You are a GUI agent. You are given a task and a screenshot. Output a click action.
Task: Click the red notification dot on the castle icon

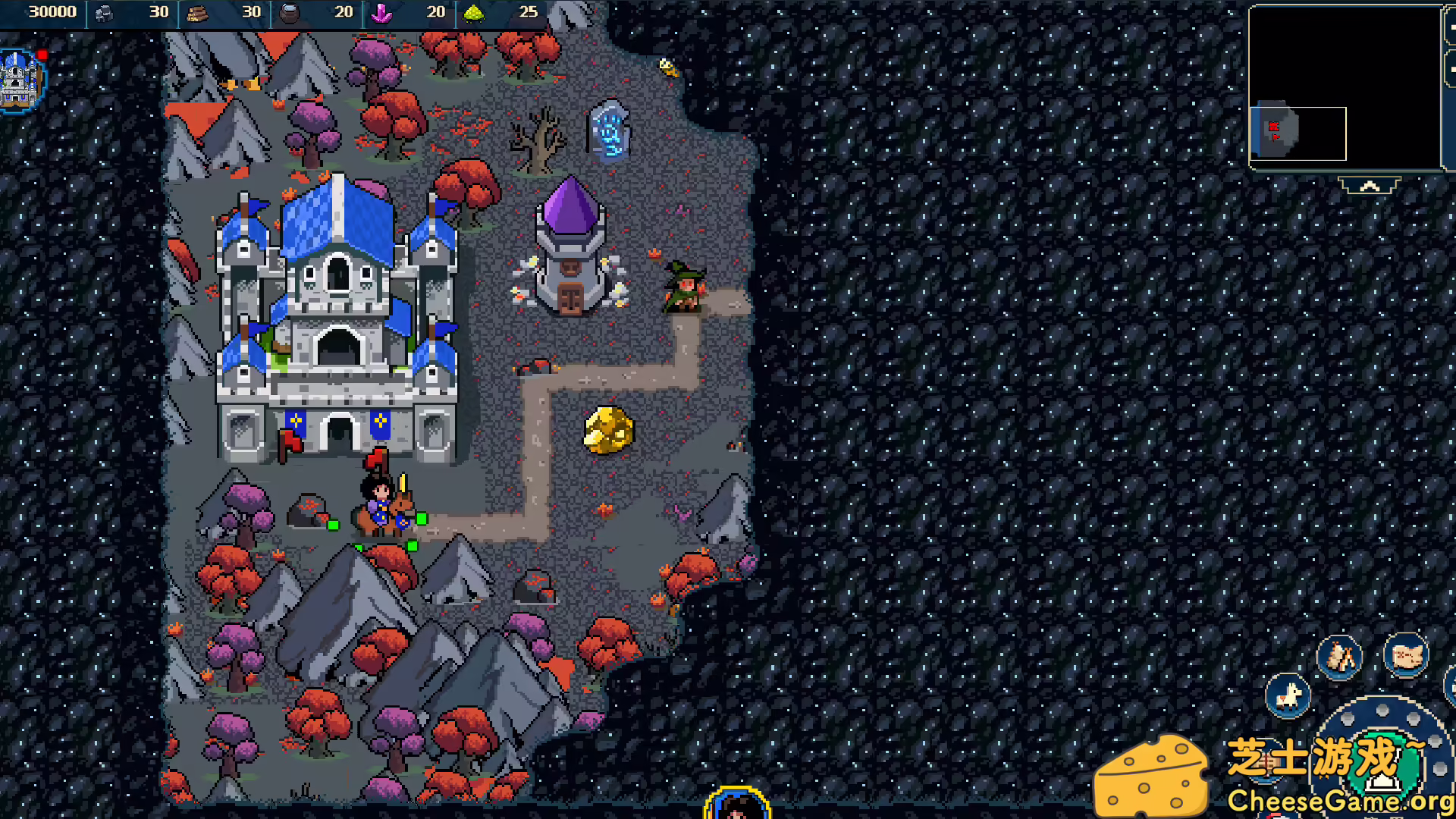coord(42,53)
